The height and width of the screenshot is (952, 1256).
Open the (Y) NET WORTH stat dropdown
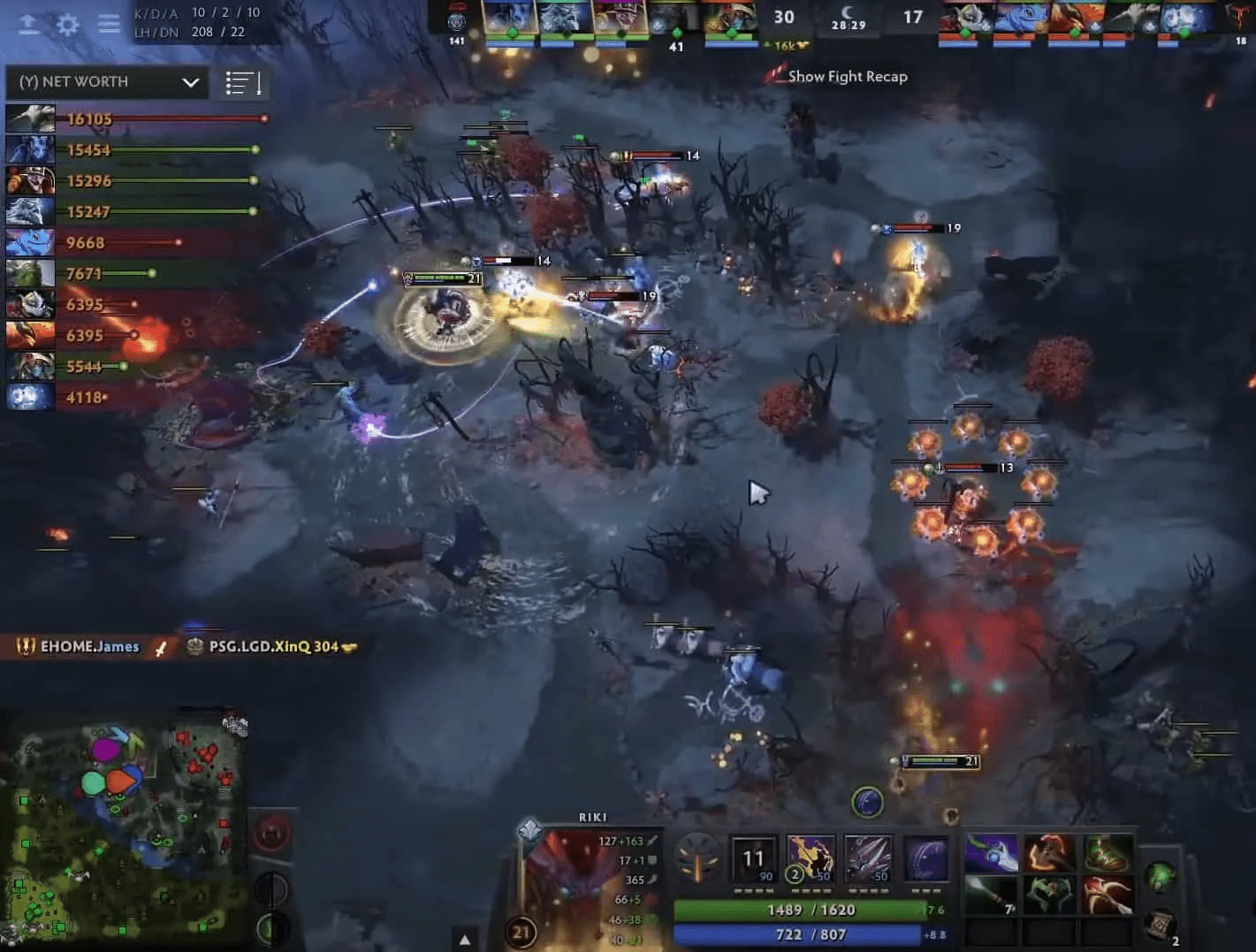pos(106,81)
